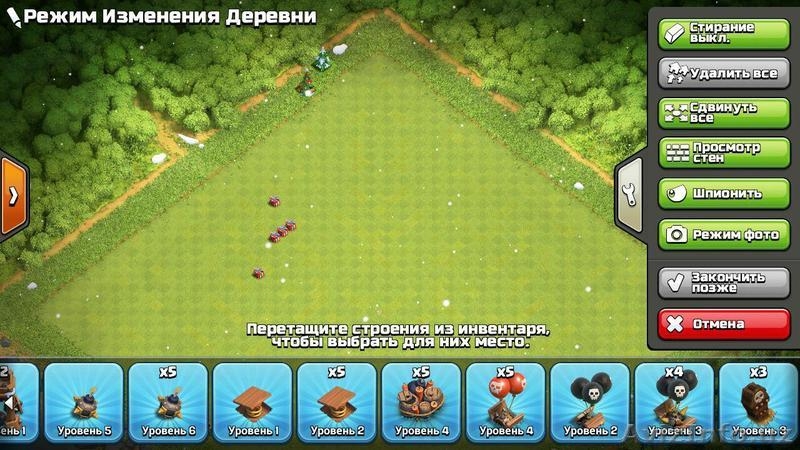Select the Уровень 6 bomb inventory slot
This screenshot has height=450, width=800.
point(168,402)
